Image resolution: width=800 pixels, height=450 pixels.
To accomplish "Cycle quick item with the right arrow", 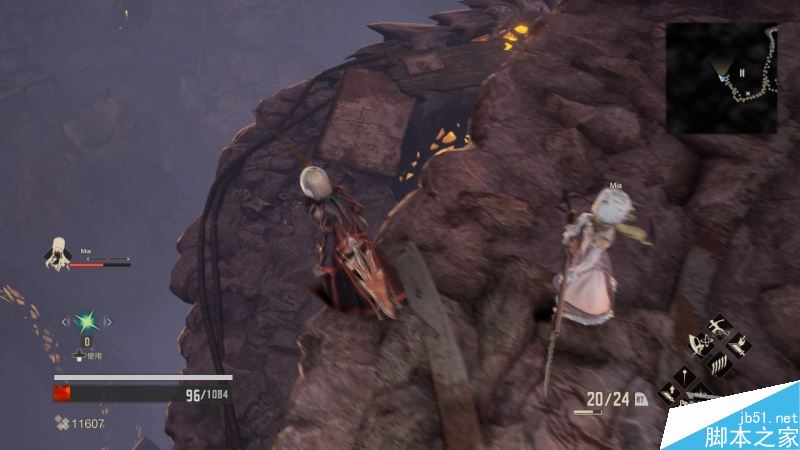I will [108, 321].
